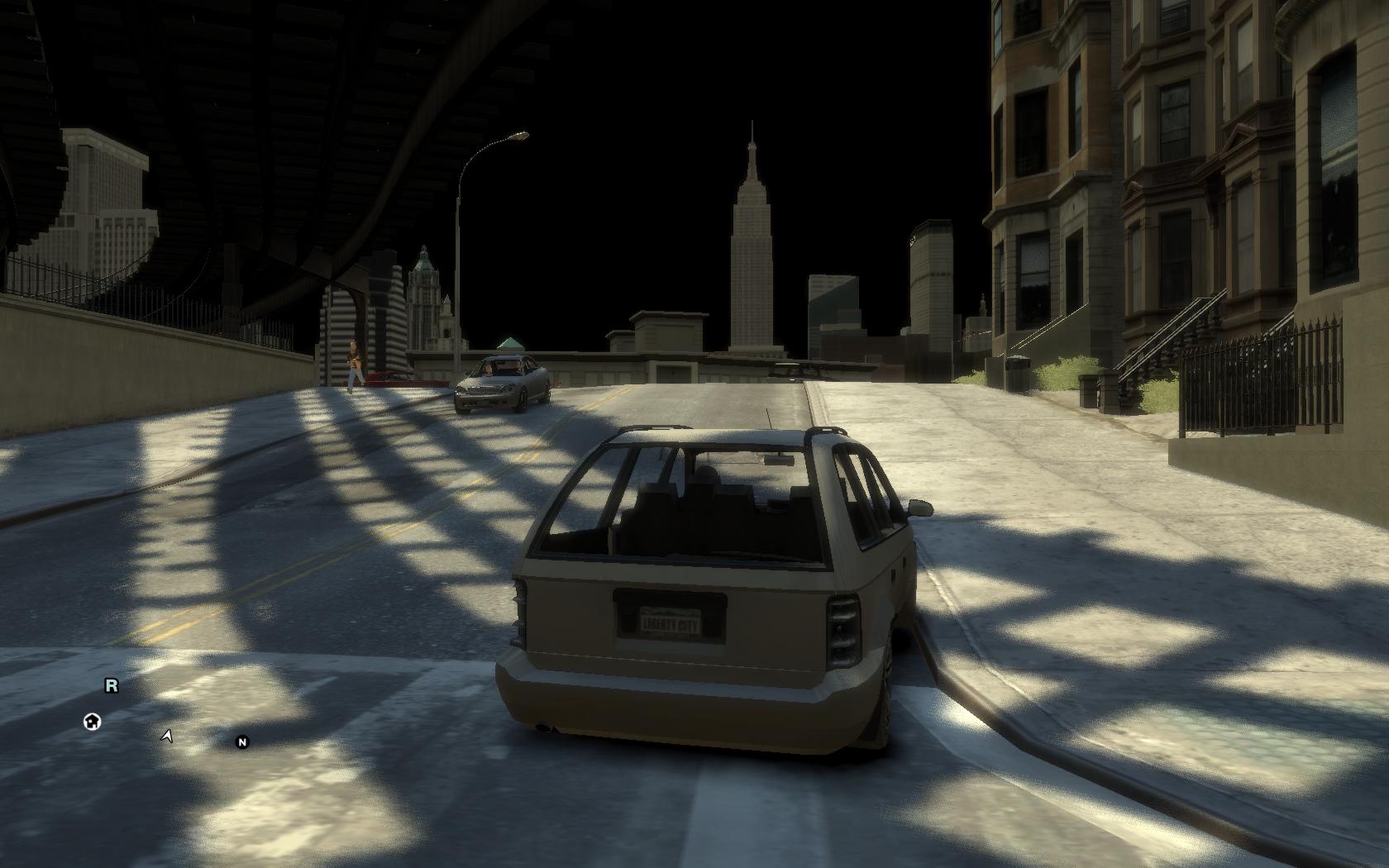Click the R blip on the radar
The image size is (1389, 868).
(x=112, y=685)
